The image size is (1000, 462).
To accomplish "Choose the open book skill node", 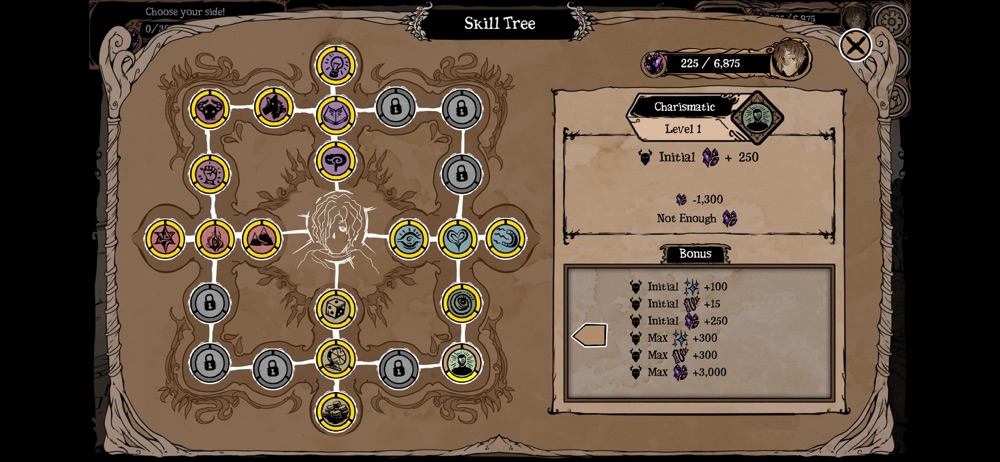I will coord(336,113).
